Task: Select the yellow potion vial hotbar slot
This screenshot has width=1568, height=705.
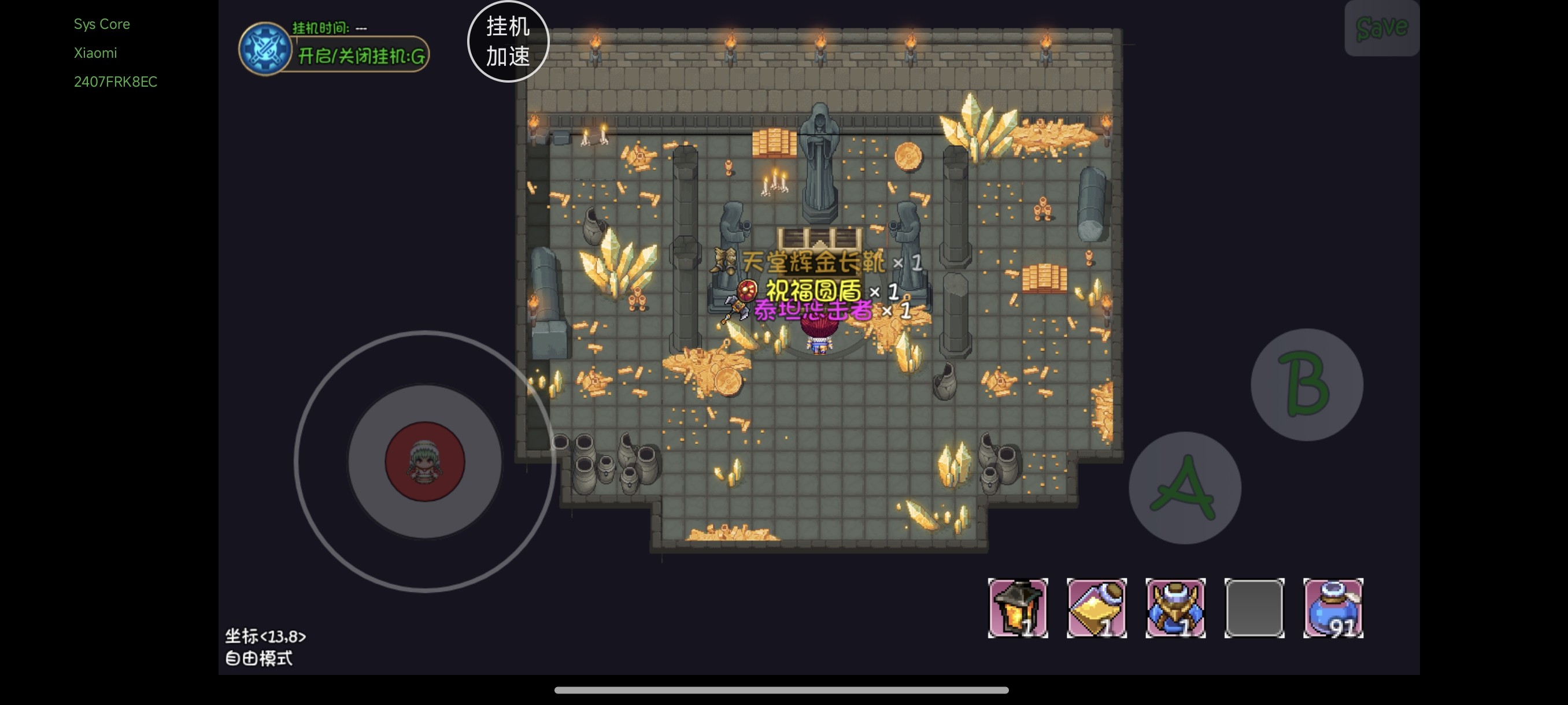Action: click(x=1096, y=608)
